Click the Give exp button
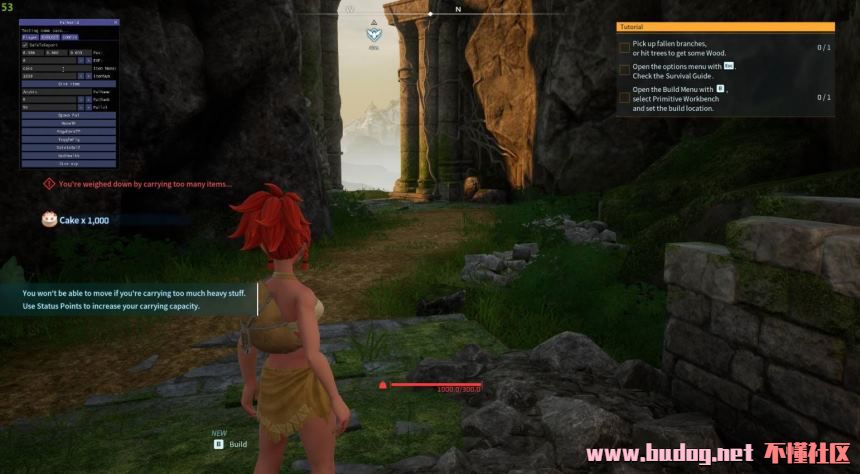Viewport: 860px width, 474px height. point(69,163)
